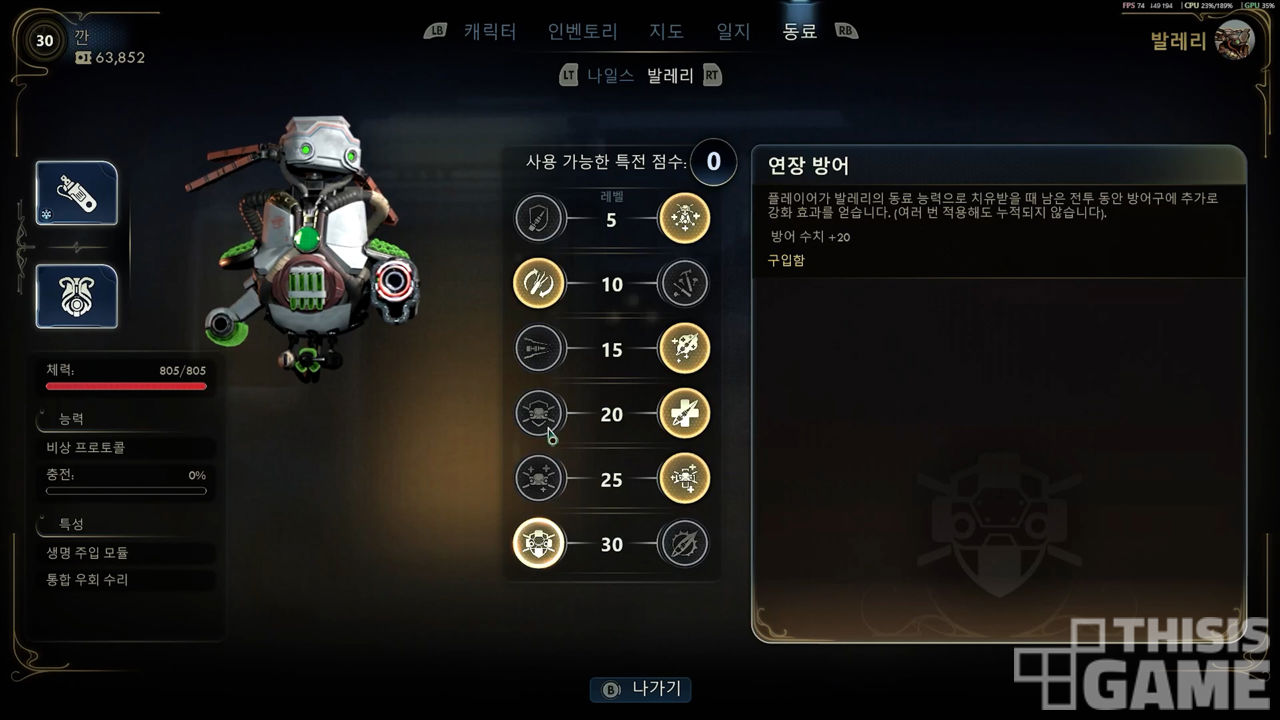
Task: Choose the level 25 left perk icon
Action: (x=540, y=479)
